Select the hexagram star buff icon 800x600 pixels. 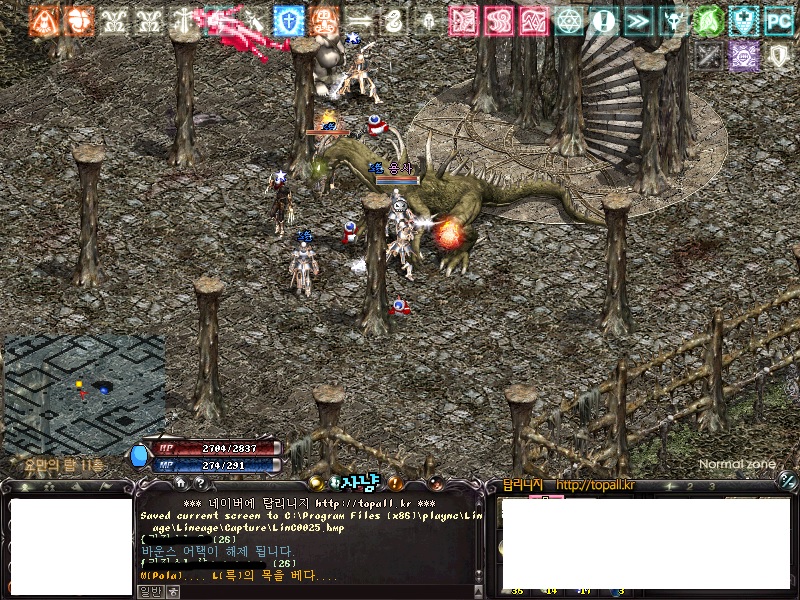569,20
